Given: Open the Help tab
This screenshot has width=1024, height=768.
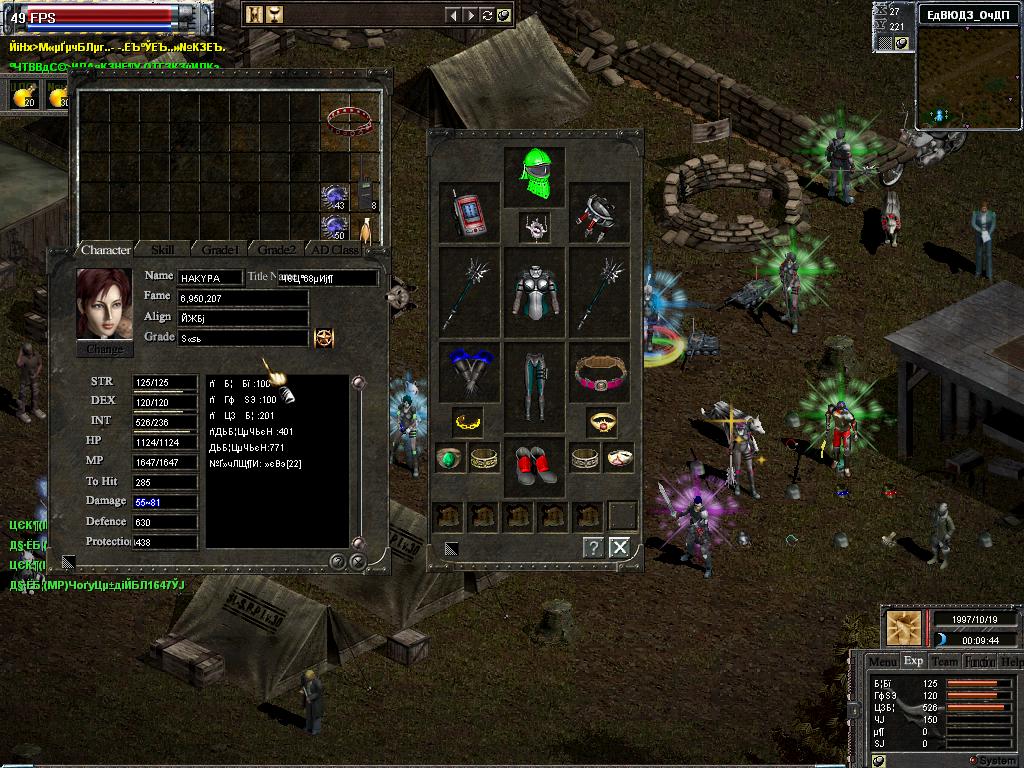Looking at the screenshot, I should (x=1011, y=661).
